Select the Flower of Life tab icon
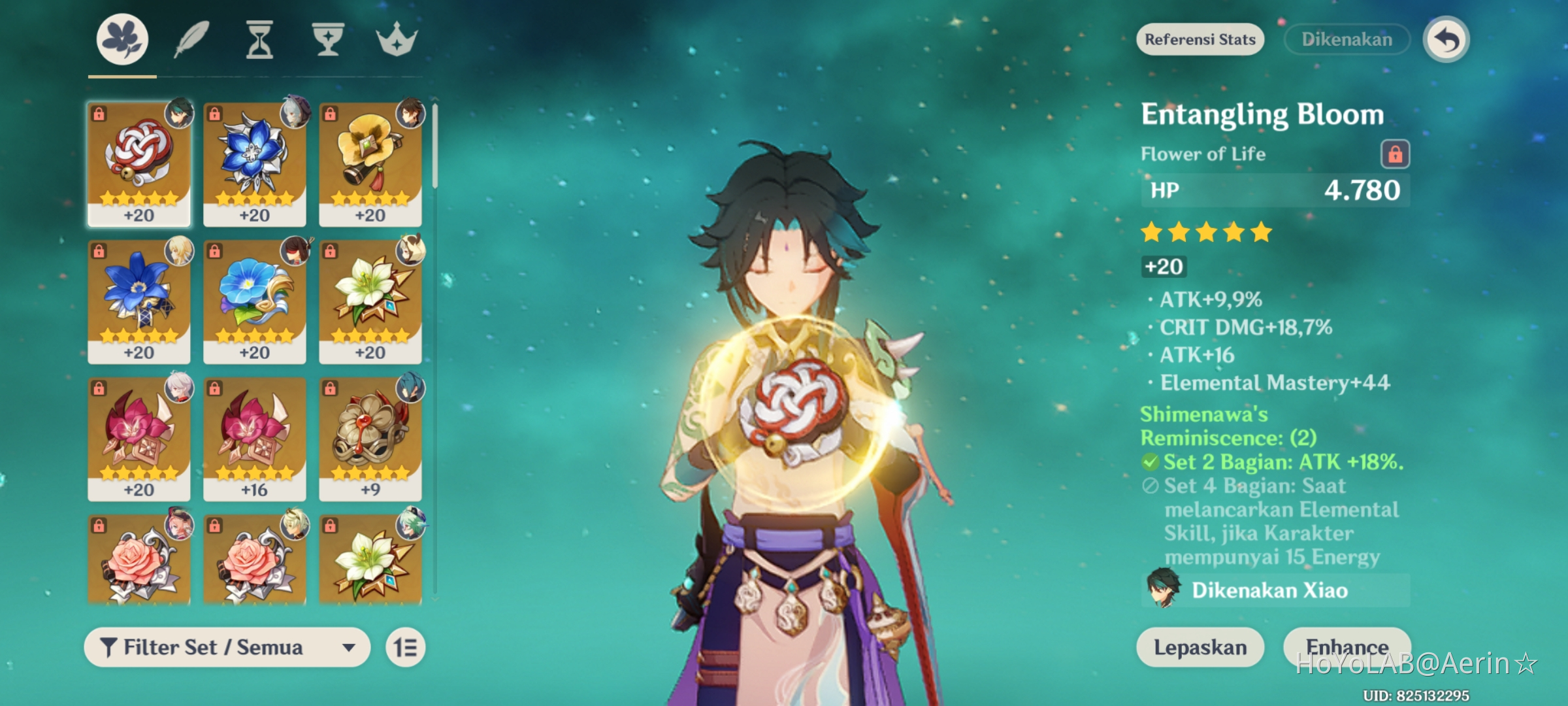 coord(120,39)
